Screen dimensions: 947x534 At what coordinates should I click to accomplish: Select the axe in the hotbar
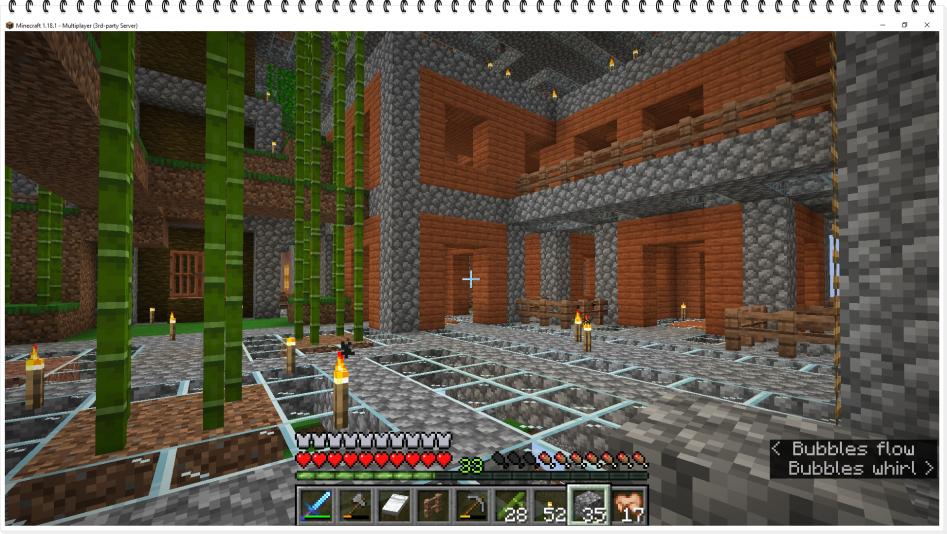click(x=355, y=506)
